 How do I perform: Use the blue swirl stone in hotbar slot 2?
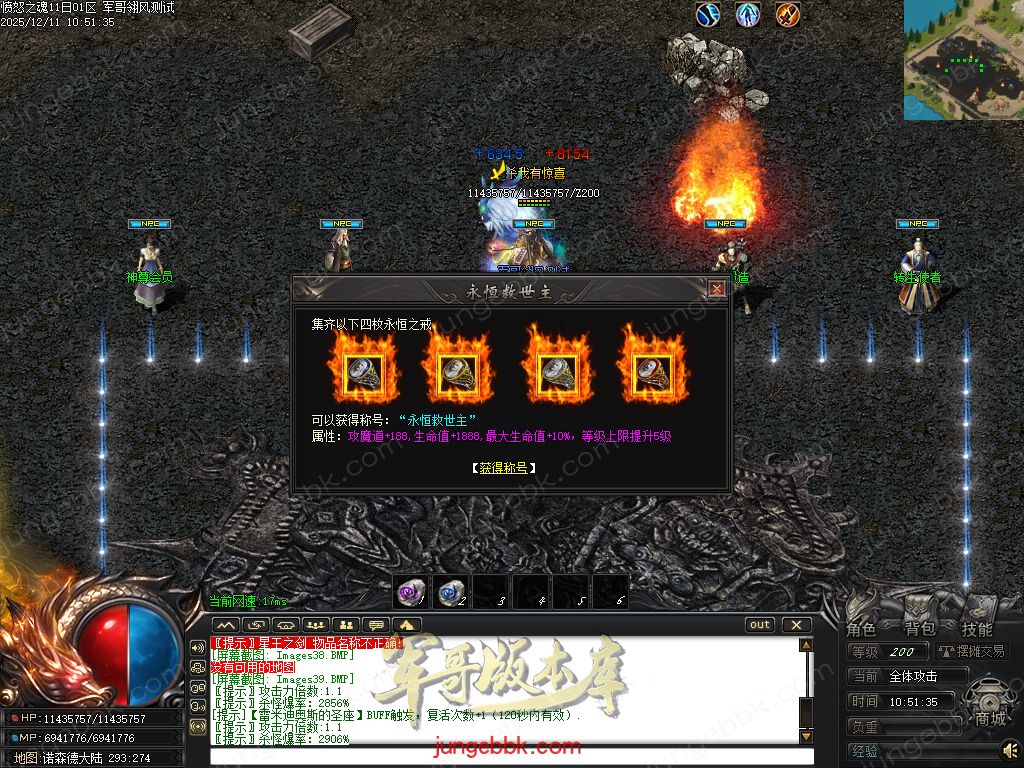pos(451,593)
